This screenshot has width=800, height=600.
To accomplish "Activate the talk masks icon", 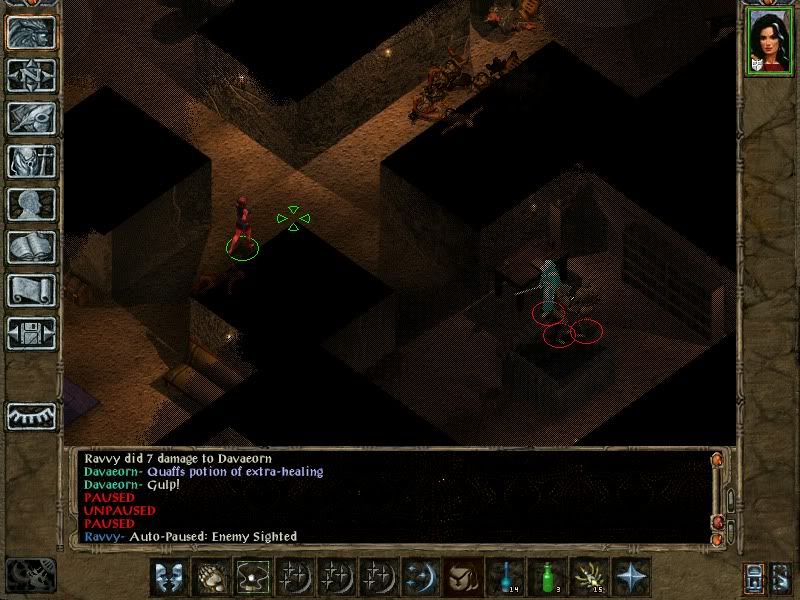I will [169, 577].
